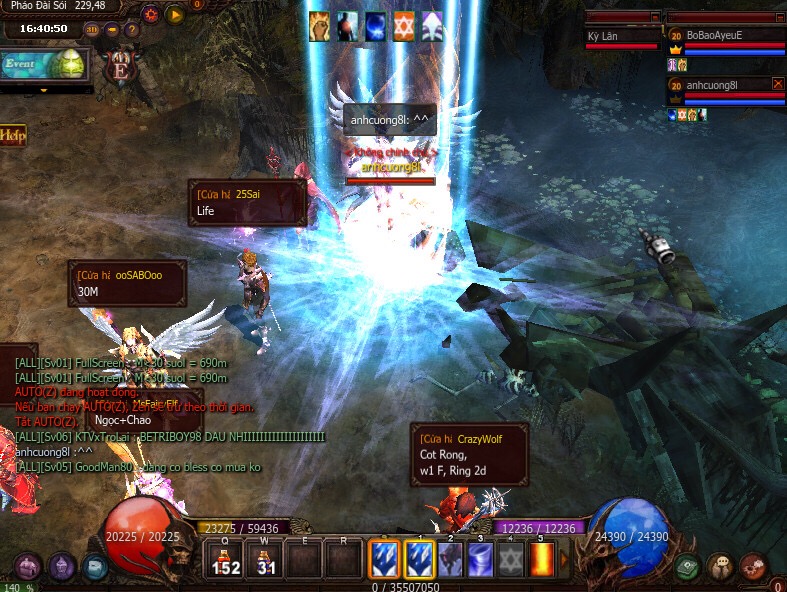The image size is (787, 592).
Task: Toggle the 3D view button
Action: 92,29
